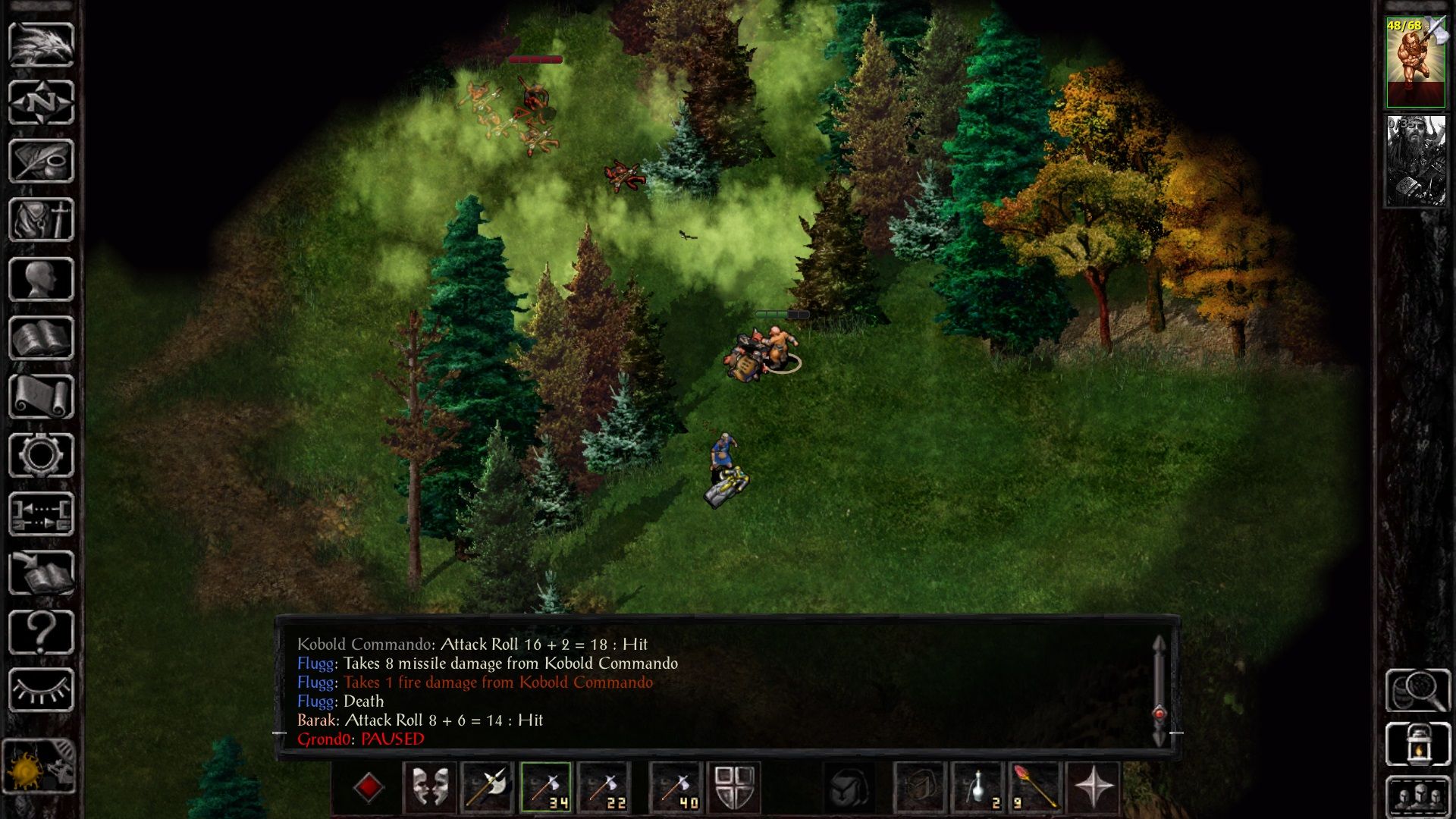Screen dimensions: 1456x819
Task: Select the dwarf portrait with 48/68 health
Action: [x=1415, y=62]
